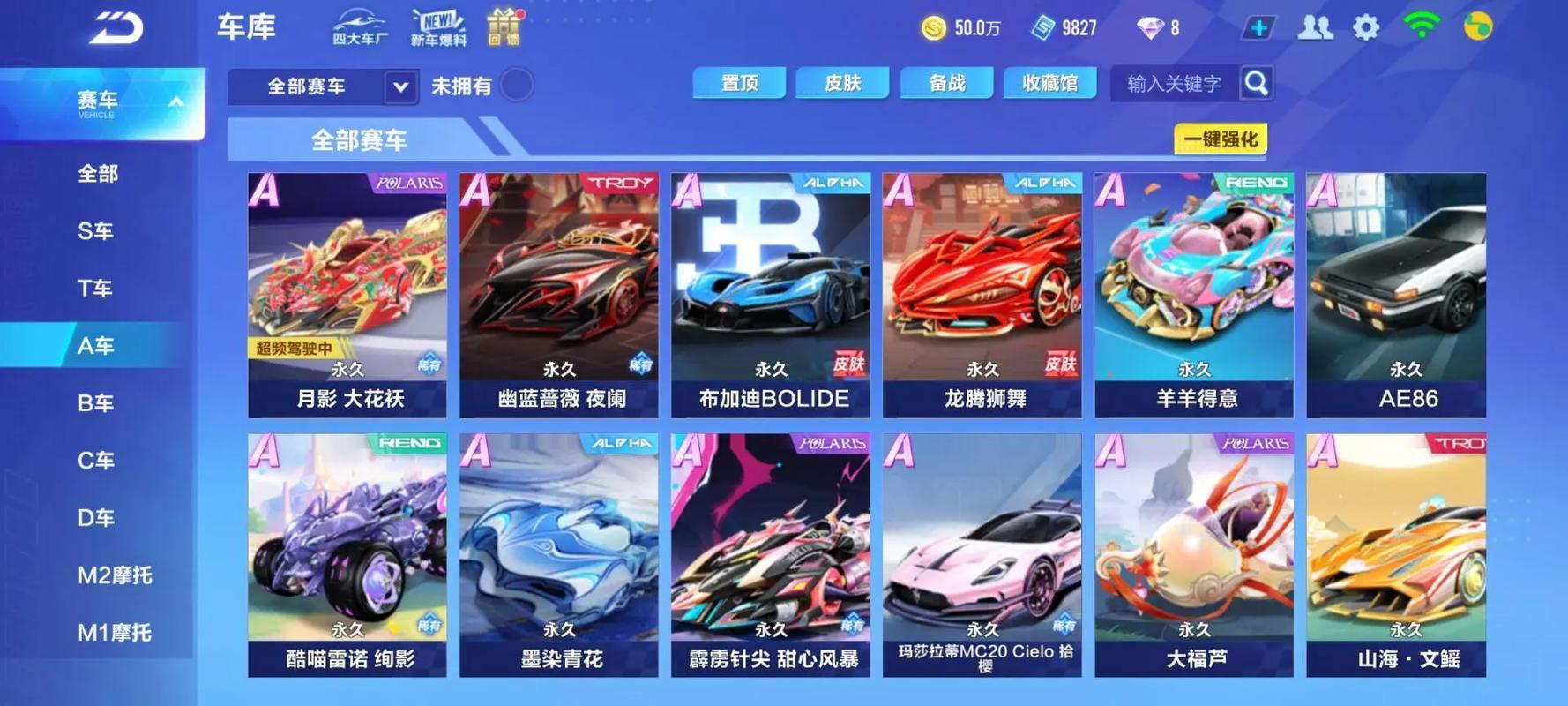Switch to the S车 category tab
The image size is (1568, 706).
tap(97, 230)
